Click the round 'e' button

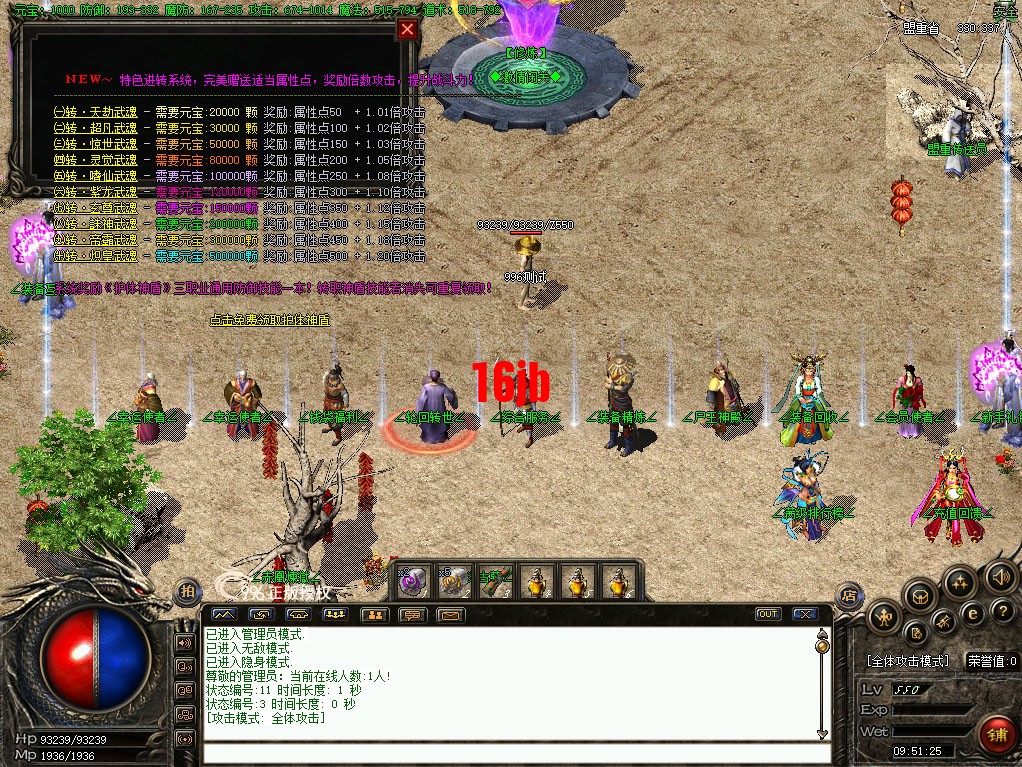tap(970, 613)
